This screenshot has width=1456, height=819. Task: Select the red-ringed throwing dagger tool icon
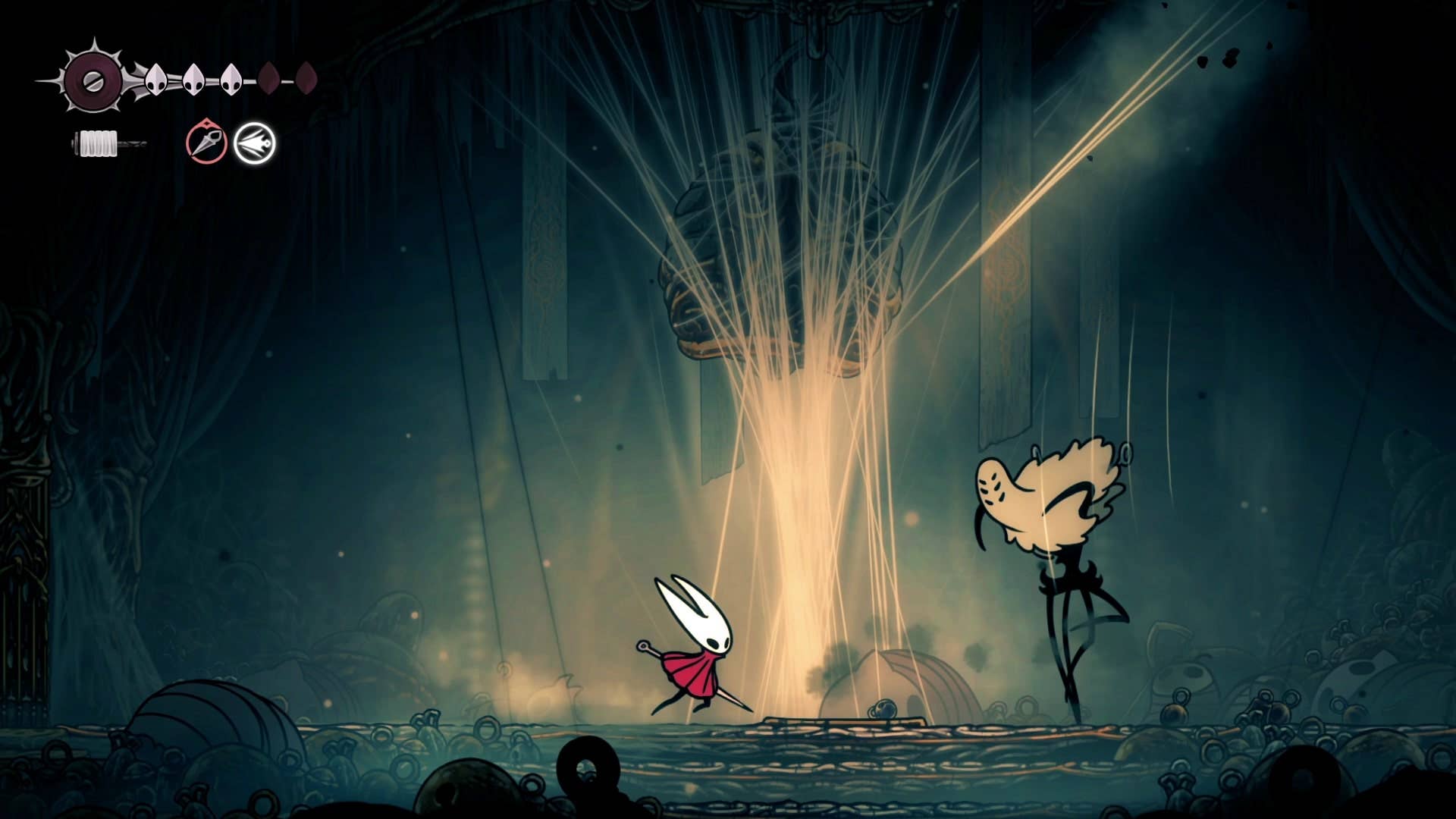pyautogui.click(x=206, y=142)
